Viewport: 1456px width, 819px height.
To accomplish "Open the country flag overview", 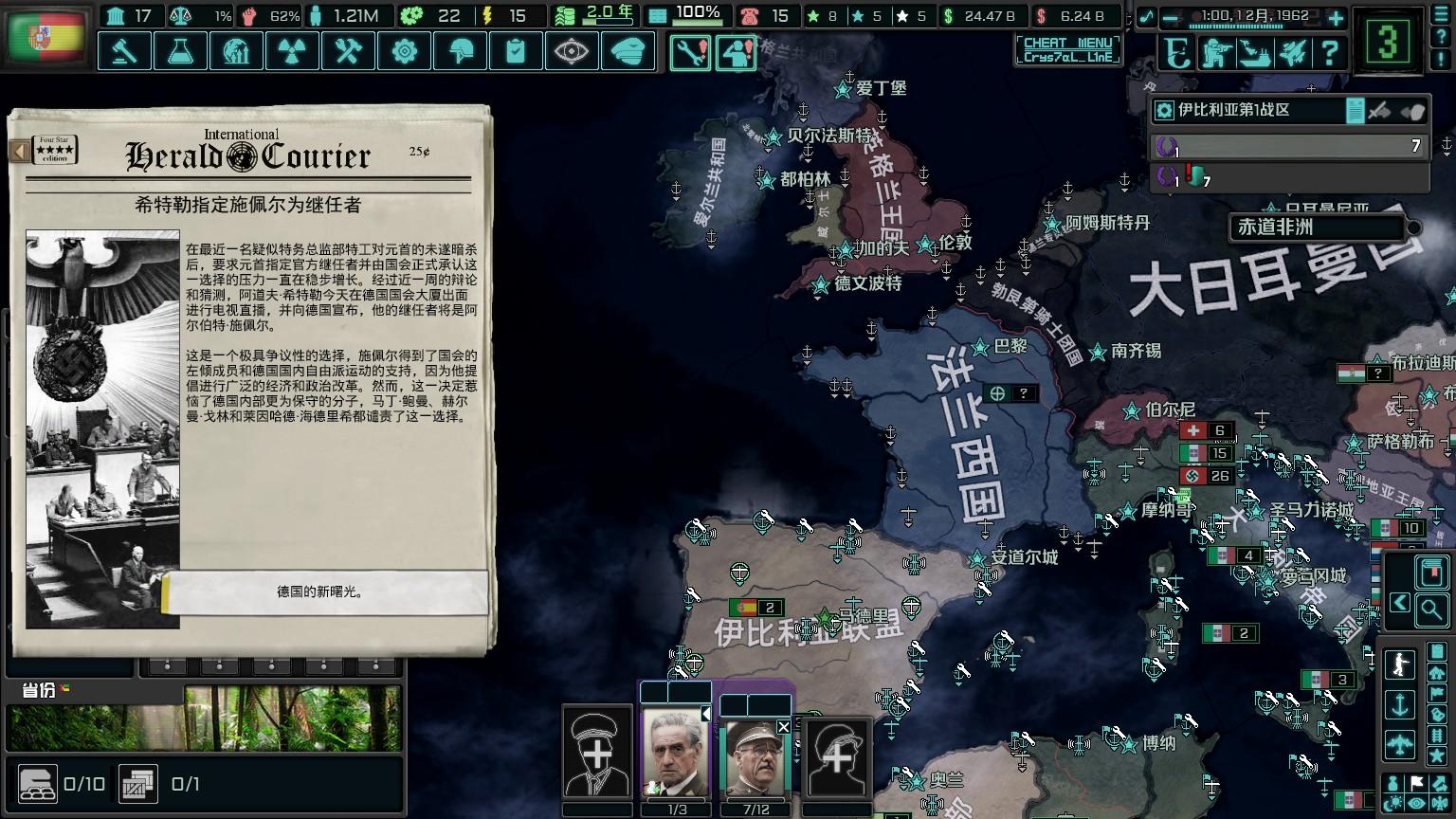I will [x=45, y=38].
